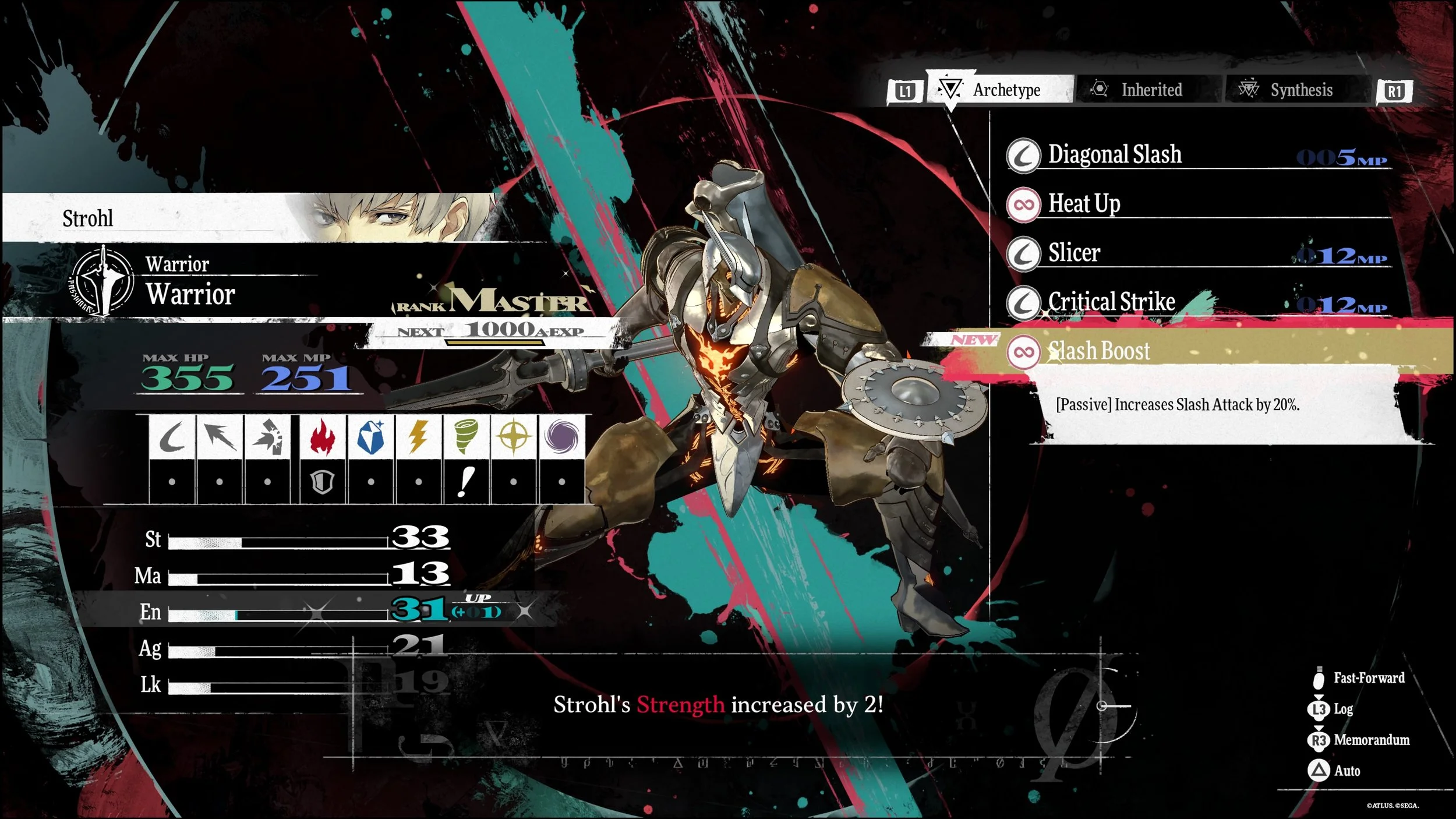Viewport: 1456px width, 819px height.
Task: Select the Critical Strike skill
Action: tap(1111, 302)
